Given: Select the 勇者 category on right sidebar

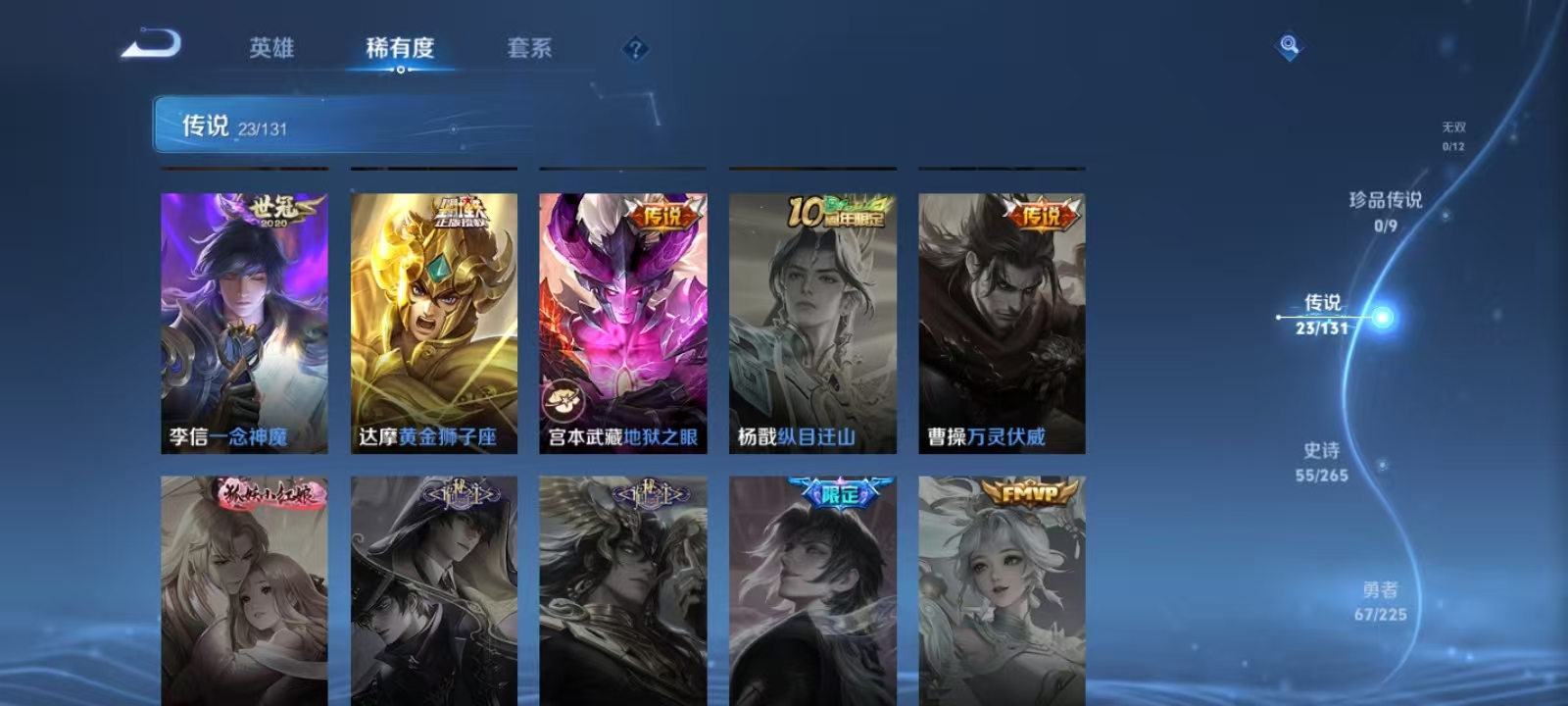Looking at the screenshot, I should pyautogui.click(x=1382, y=598).
